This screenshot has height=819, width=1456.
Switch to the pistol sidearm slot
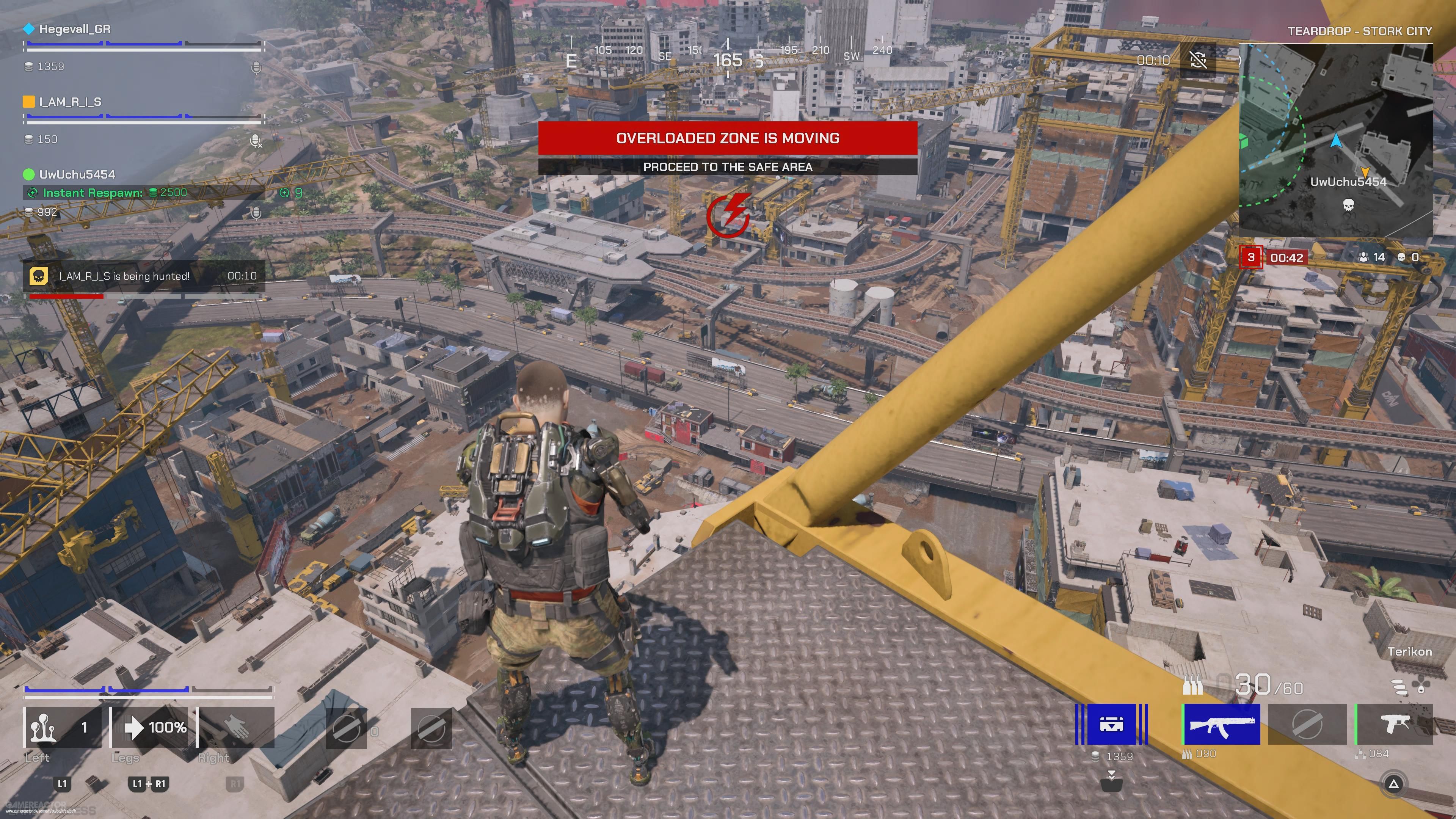tap(1395, 724)
